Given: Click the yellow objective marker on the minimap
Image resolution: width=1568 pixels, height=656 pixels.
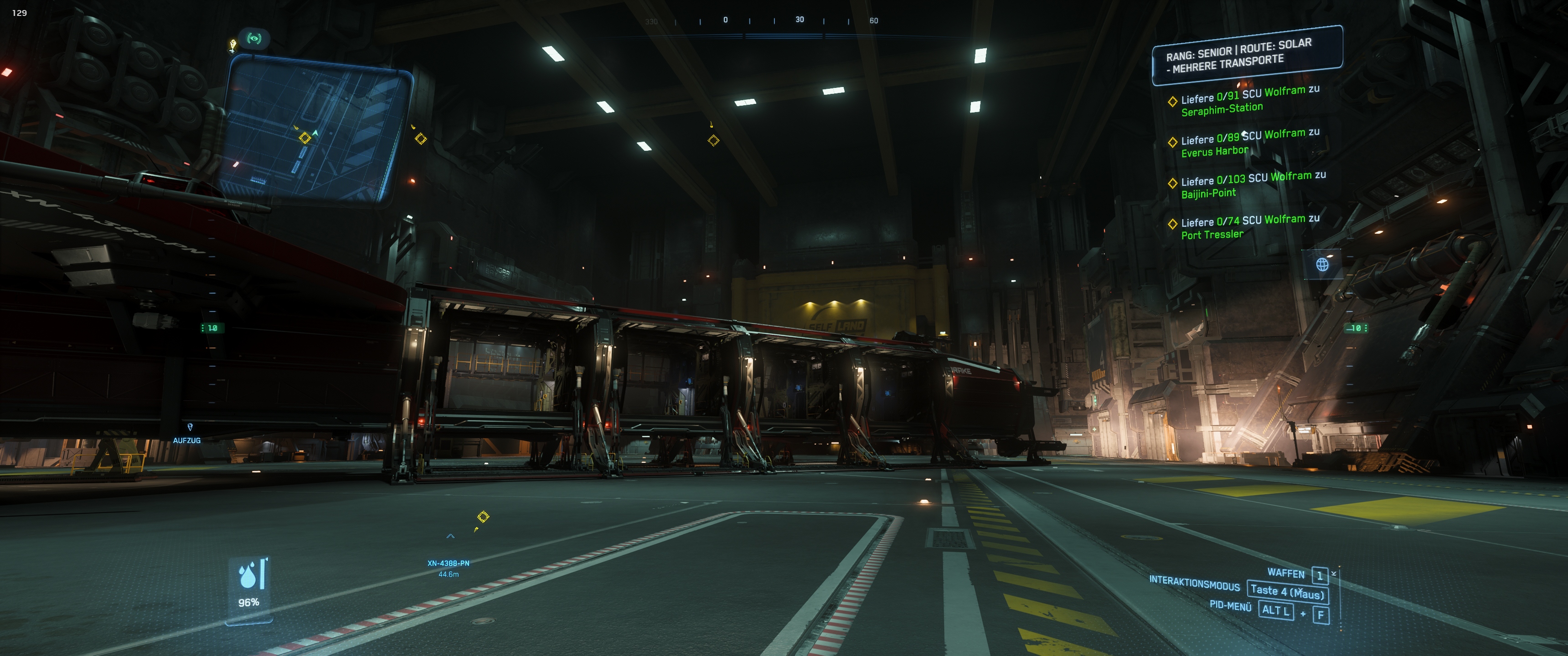Looking at the screenshot, I should click(305, 138).
